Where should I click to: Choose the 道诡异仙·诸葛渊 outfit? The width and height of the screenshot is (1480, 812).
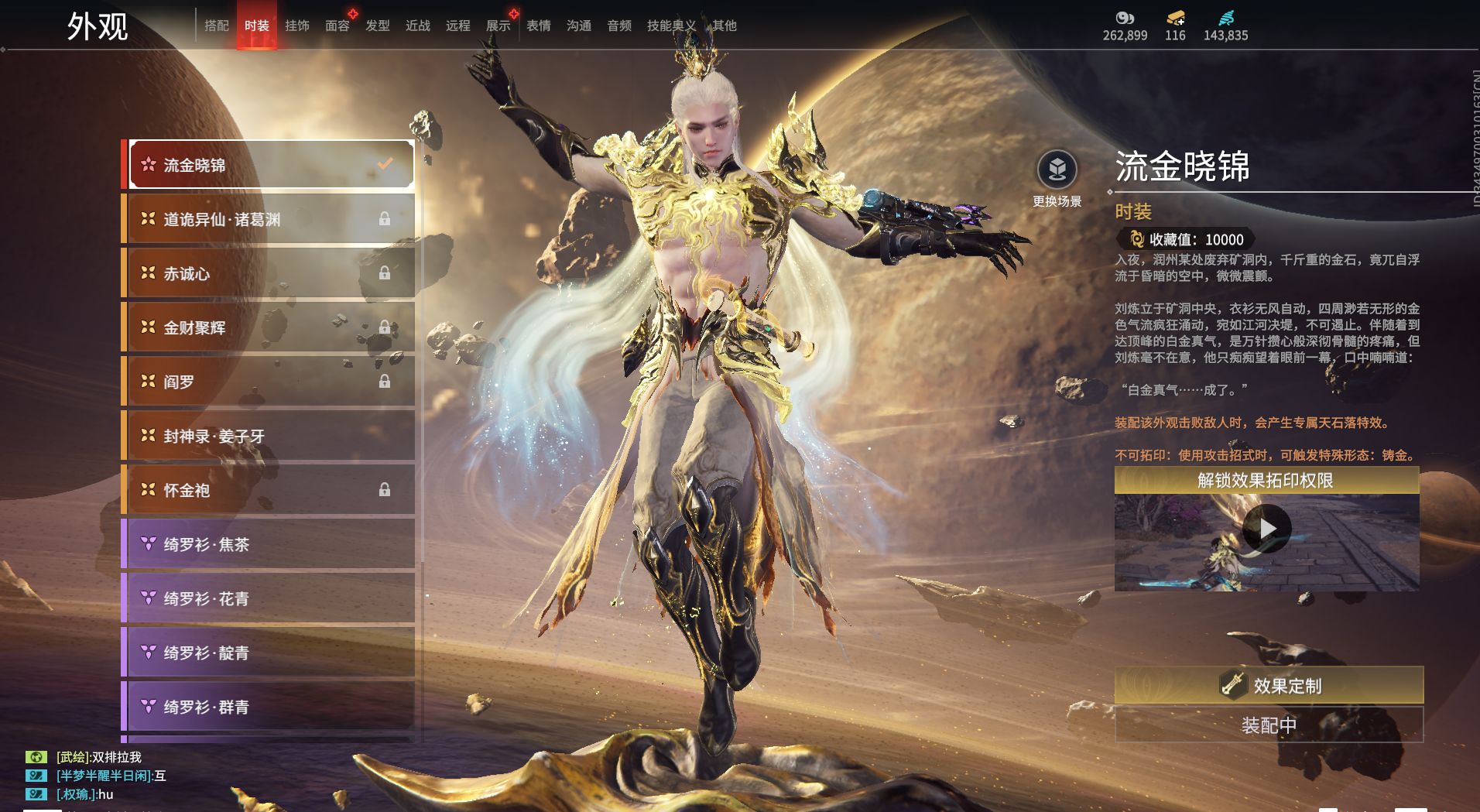click(x=271, y=219)
